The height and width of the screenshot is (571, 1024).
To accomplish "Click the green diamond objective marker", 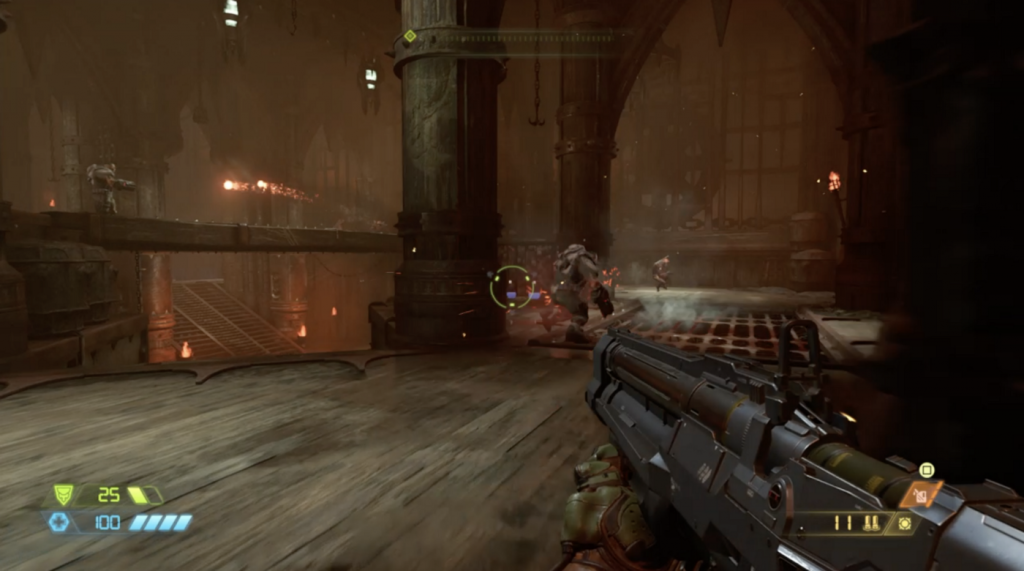I will (409, 36).
